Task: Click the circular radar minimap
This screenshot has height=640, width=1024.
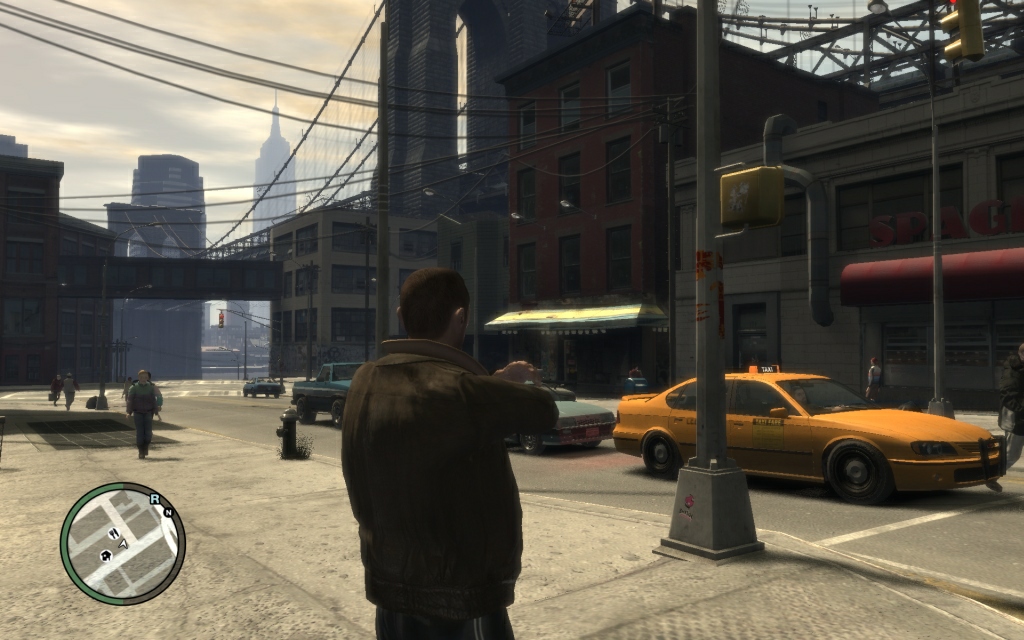Action: (122, 543)
